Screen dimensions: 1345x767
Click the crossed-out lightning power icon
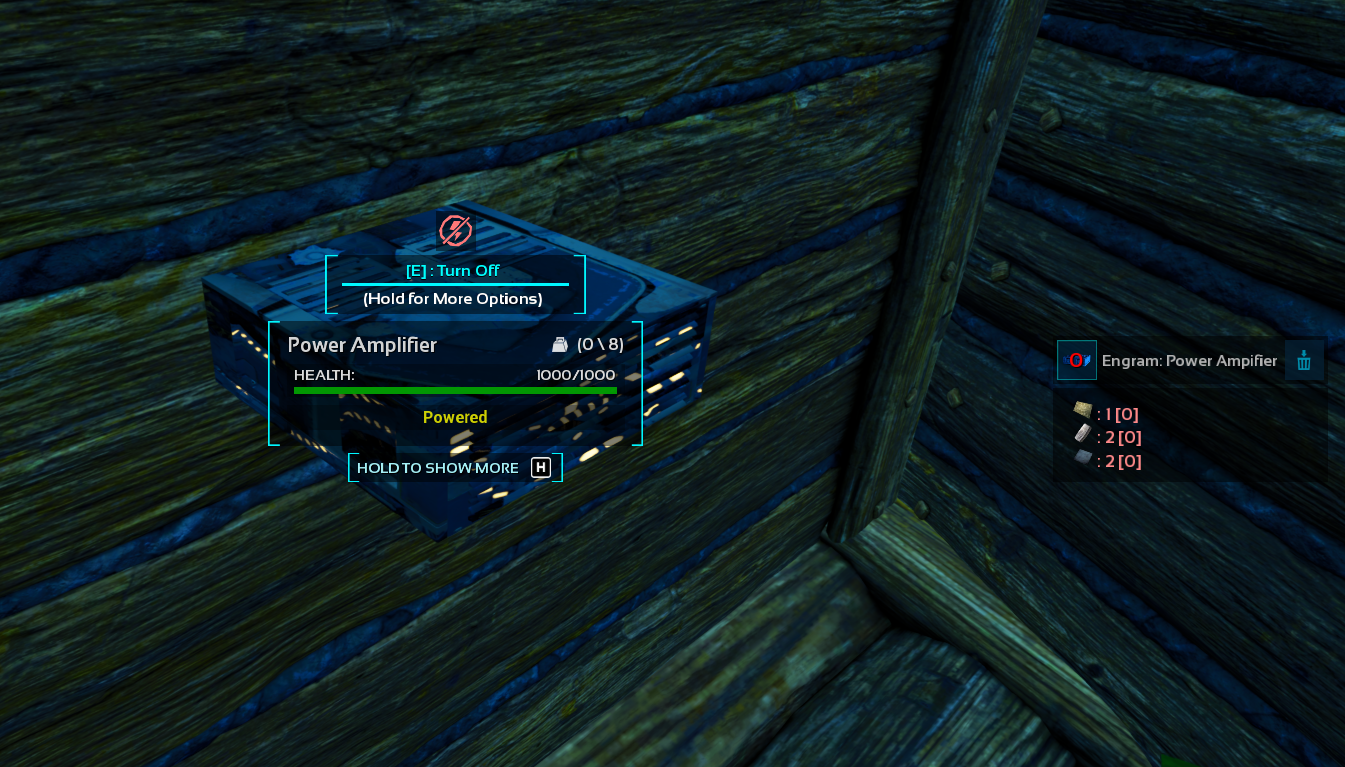[455, 230]
